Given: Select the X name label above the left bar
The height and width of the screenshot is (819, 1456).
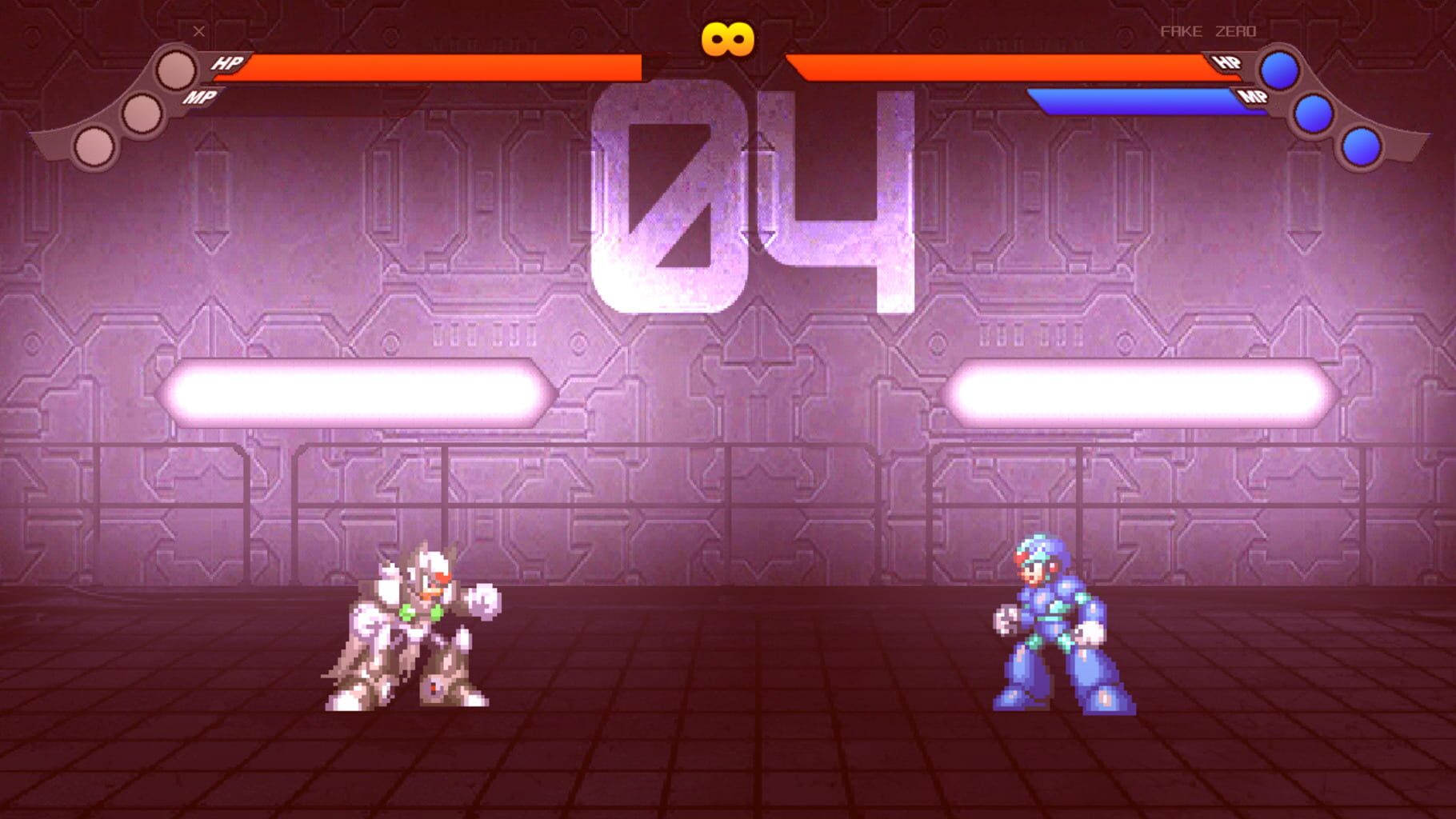Looking at the screenshot, I should tap(197, 30).
